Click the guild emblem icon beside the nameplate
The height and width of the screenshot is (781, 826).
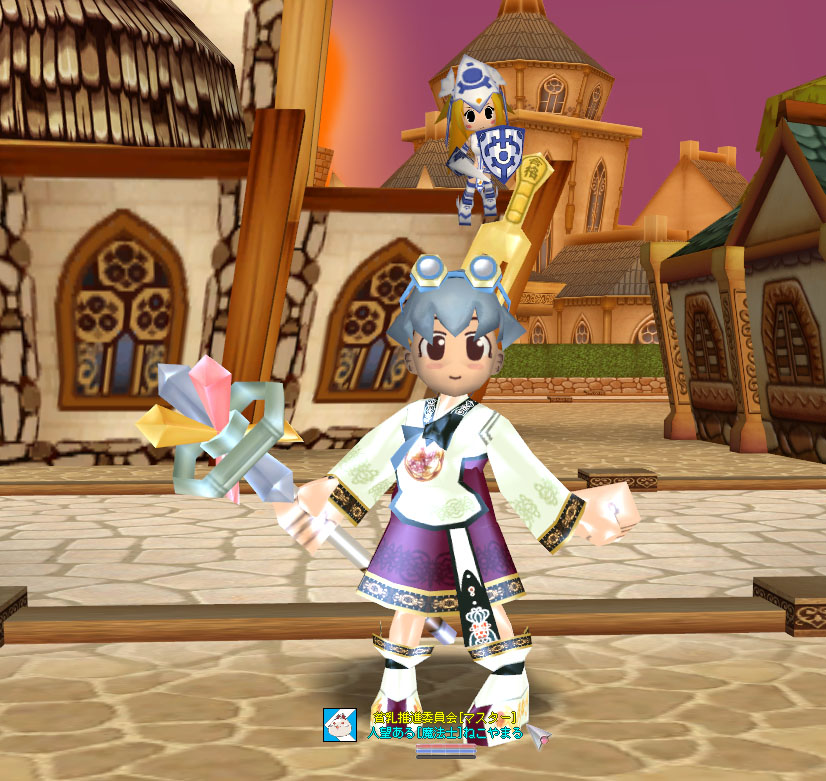coord(339,724)
